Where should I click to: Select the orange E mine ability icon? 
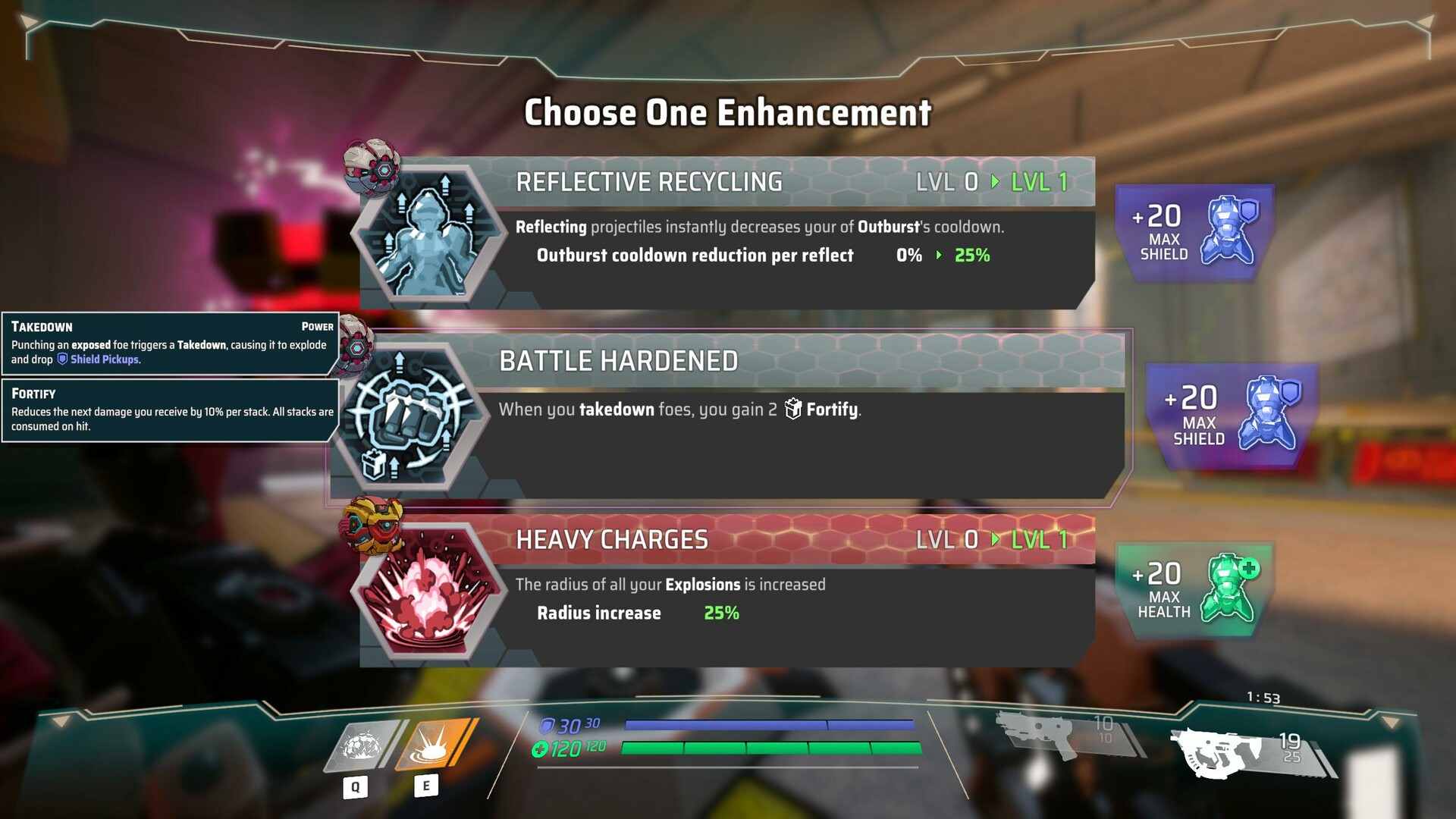point(428,745)
